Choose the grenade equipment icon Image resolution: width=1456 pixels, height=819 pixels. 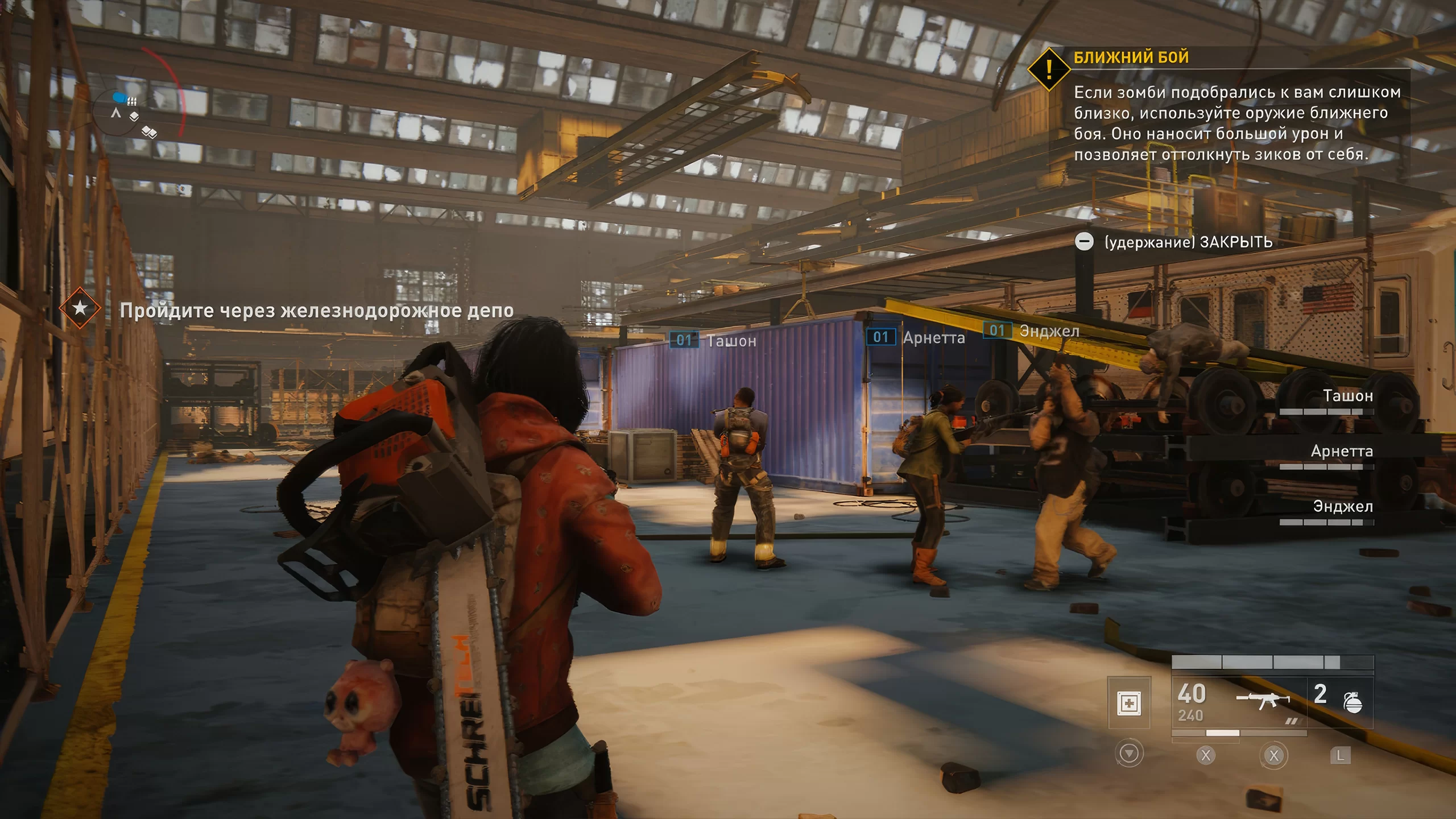tap(1352, 702)
